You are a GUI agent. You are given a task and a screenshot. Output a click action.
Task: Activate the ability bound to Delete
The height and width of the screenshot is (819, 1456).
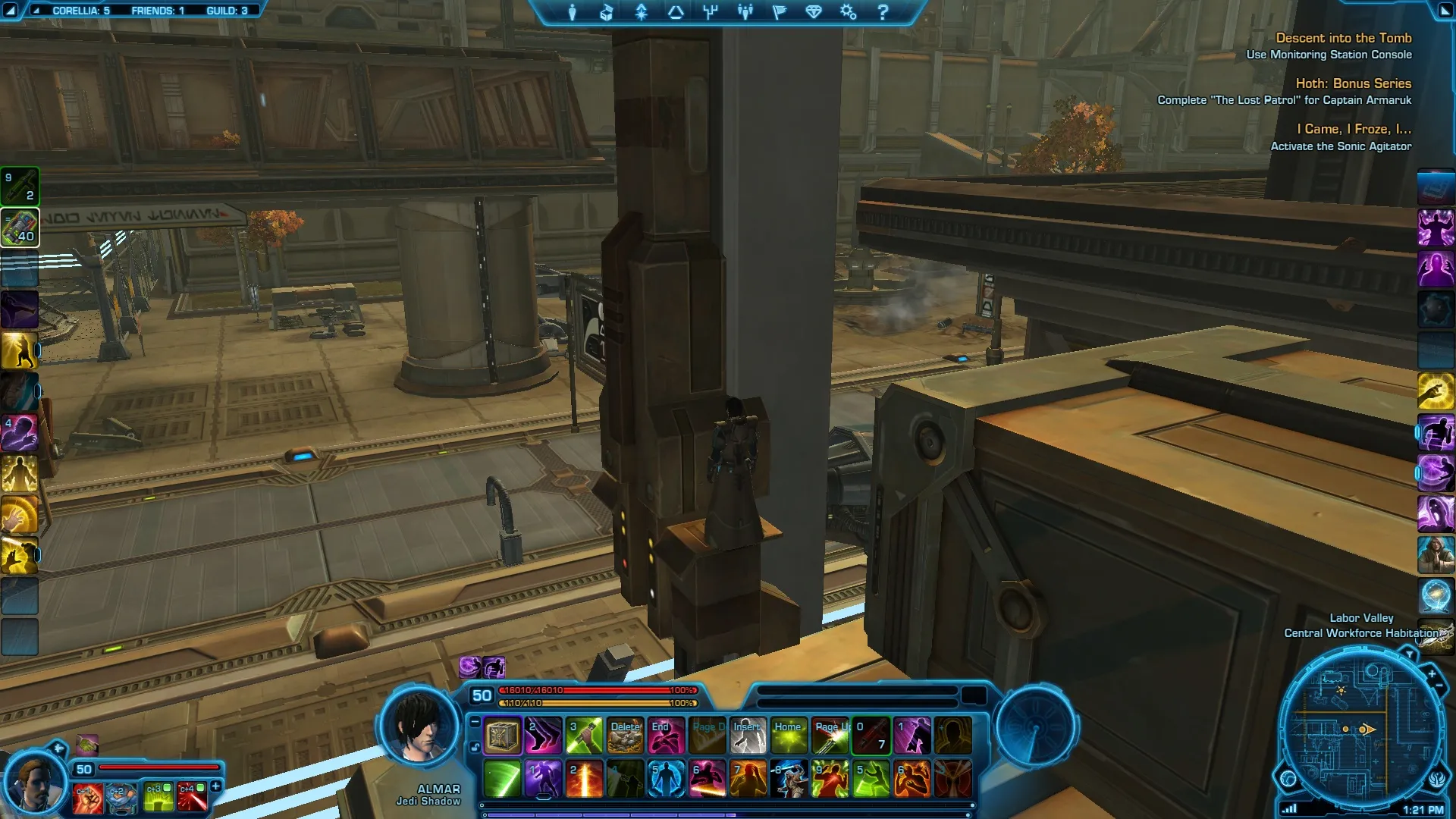click(x=625, y=736)
